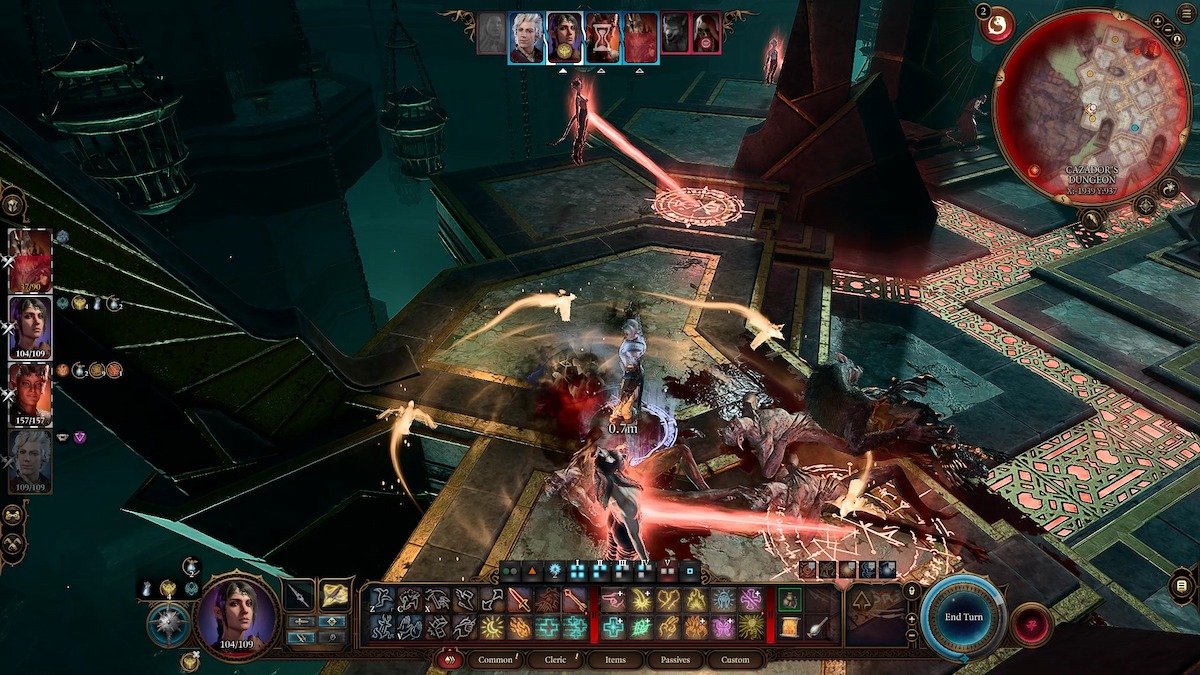Select the top party member at 37/90 health
Image resolution: width=1200 pixels, height=675 pixels.
click(30, 260)
